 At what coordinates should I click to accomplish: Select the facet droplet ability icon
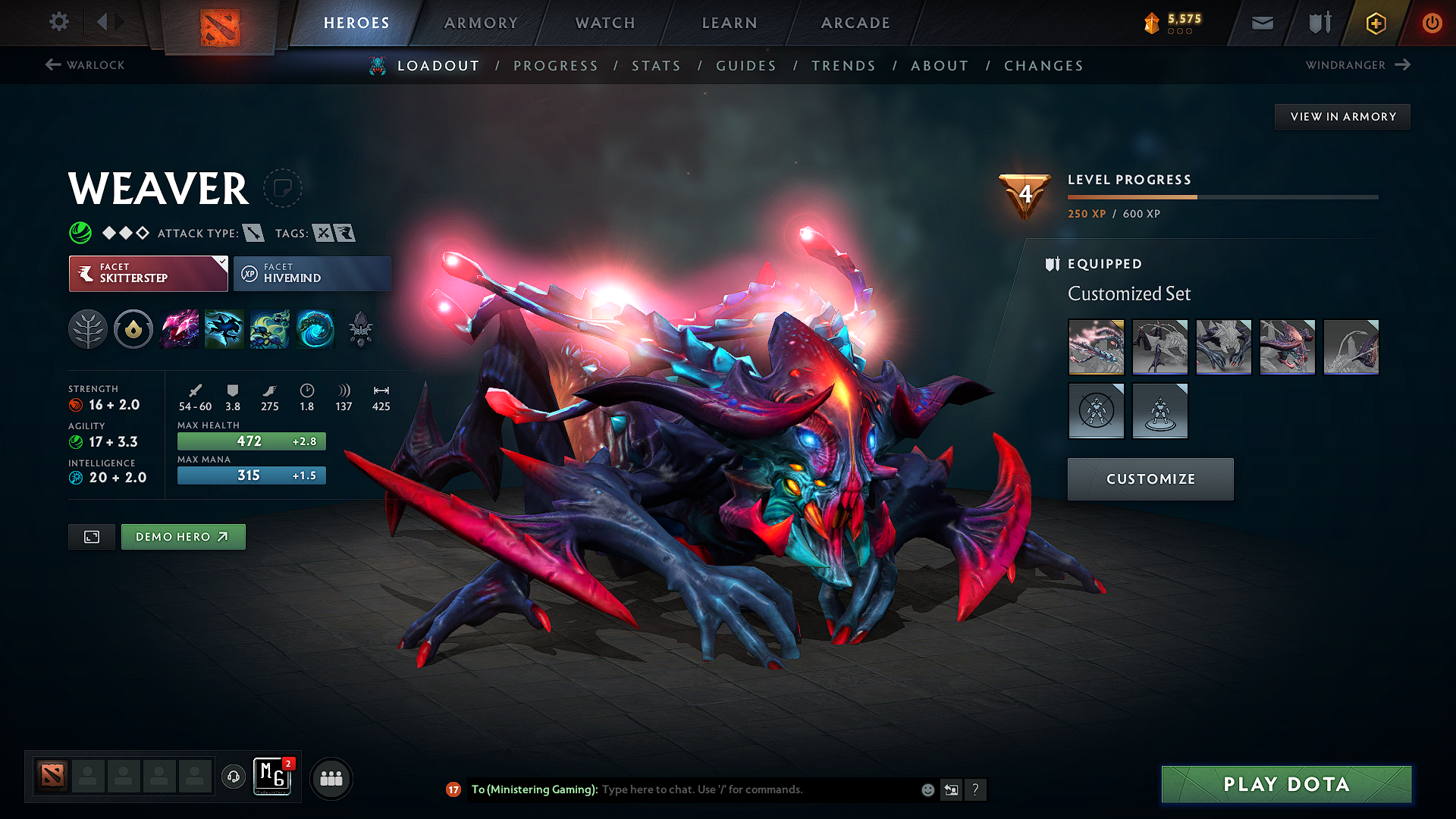tap(133, 329)
